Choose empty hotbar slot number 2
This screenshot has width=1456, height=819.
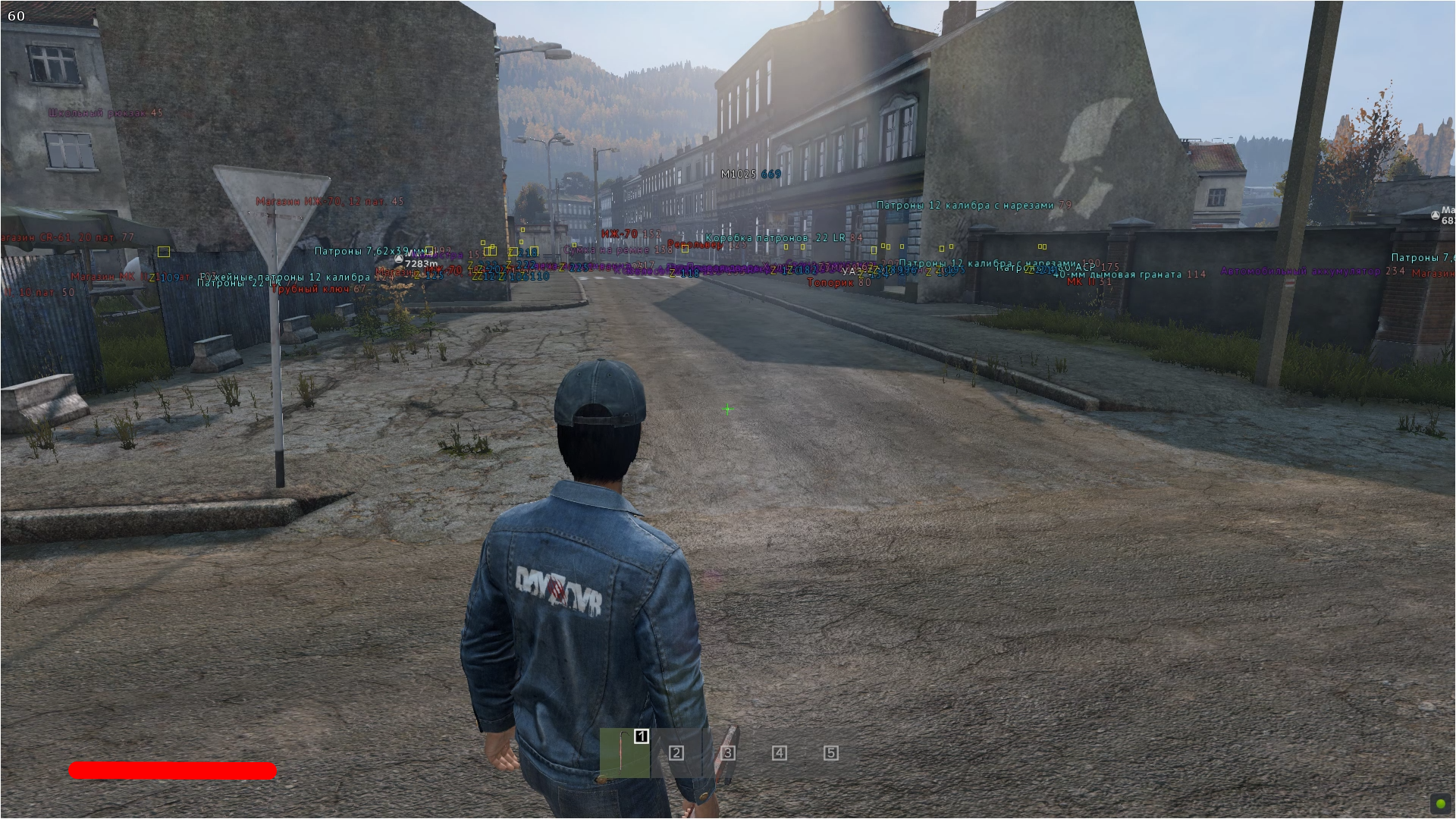coord(676,753)
